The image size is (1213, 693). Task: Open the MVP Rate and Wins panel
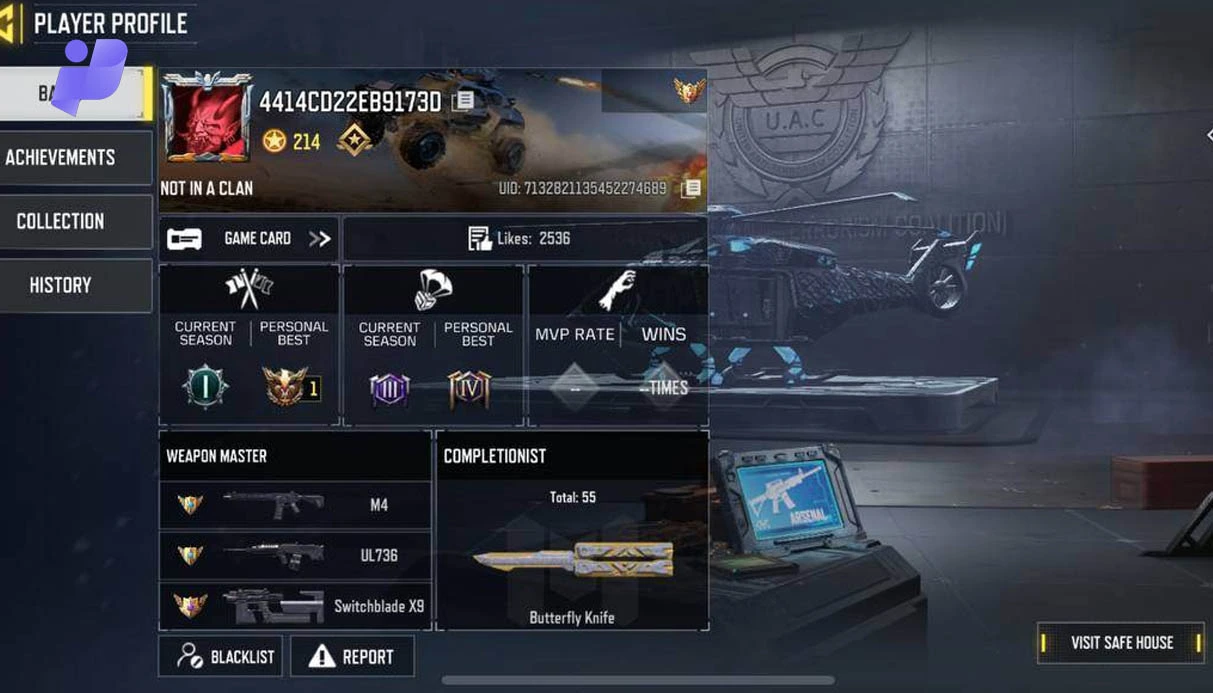click(x=617, y=345)
